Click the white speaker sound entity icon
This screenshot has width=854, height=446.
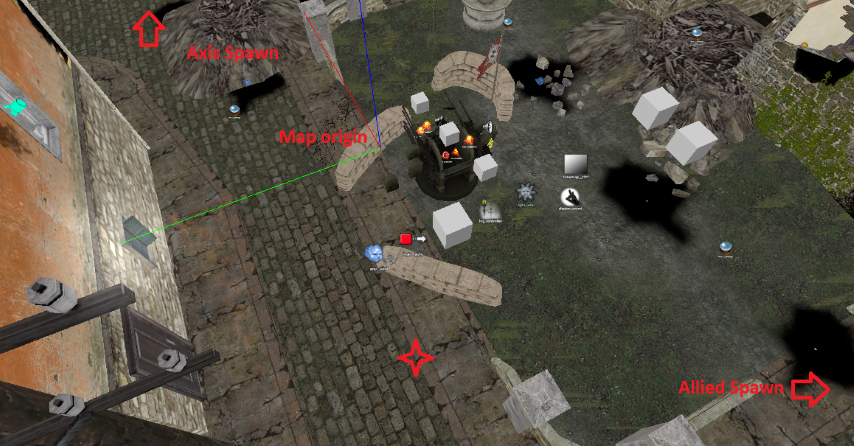pos(489,127)
